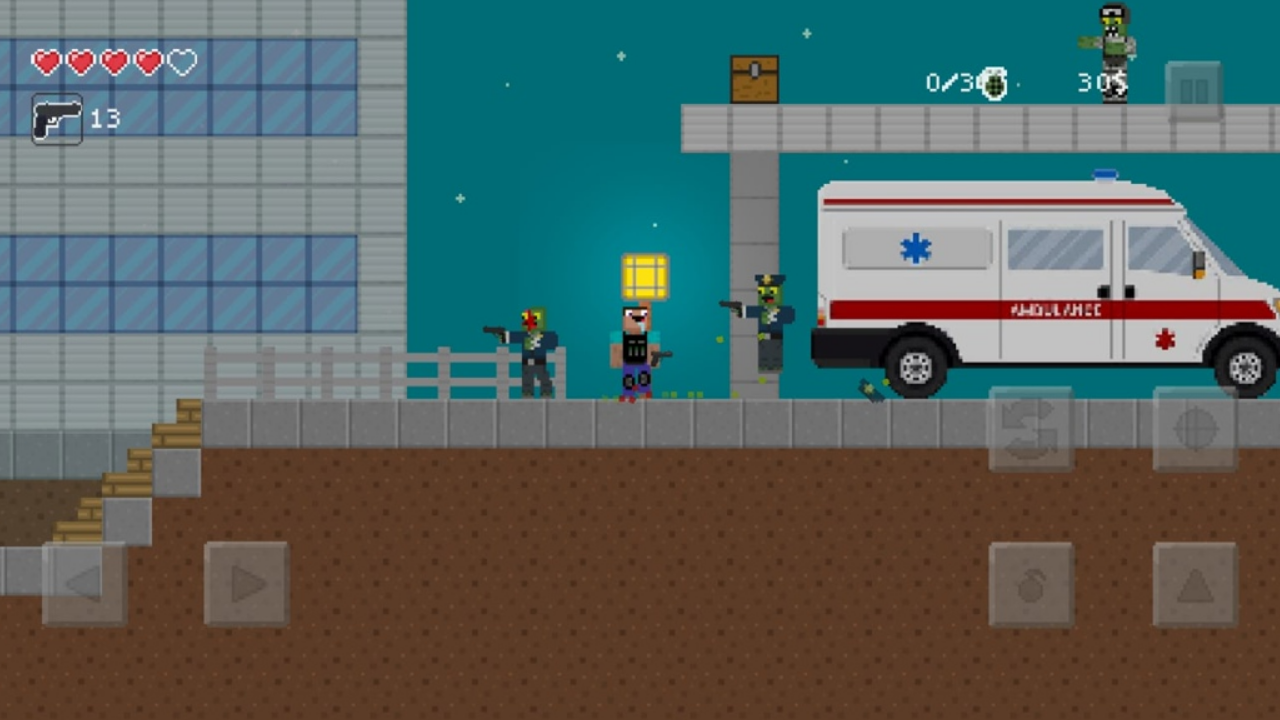This screenshot has width=1280, height=720.
Task: Click the pistol icon showing 13 ammo
Action: click(57, 119)
